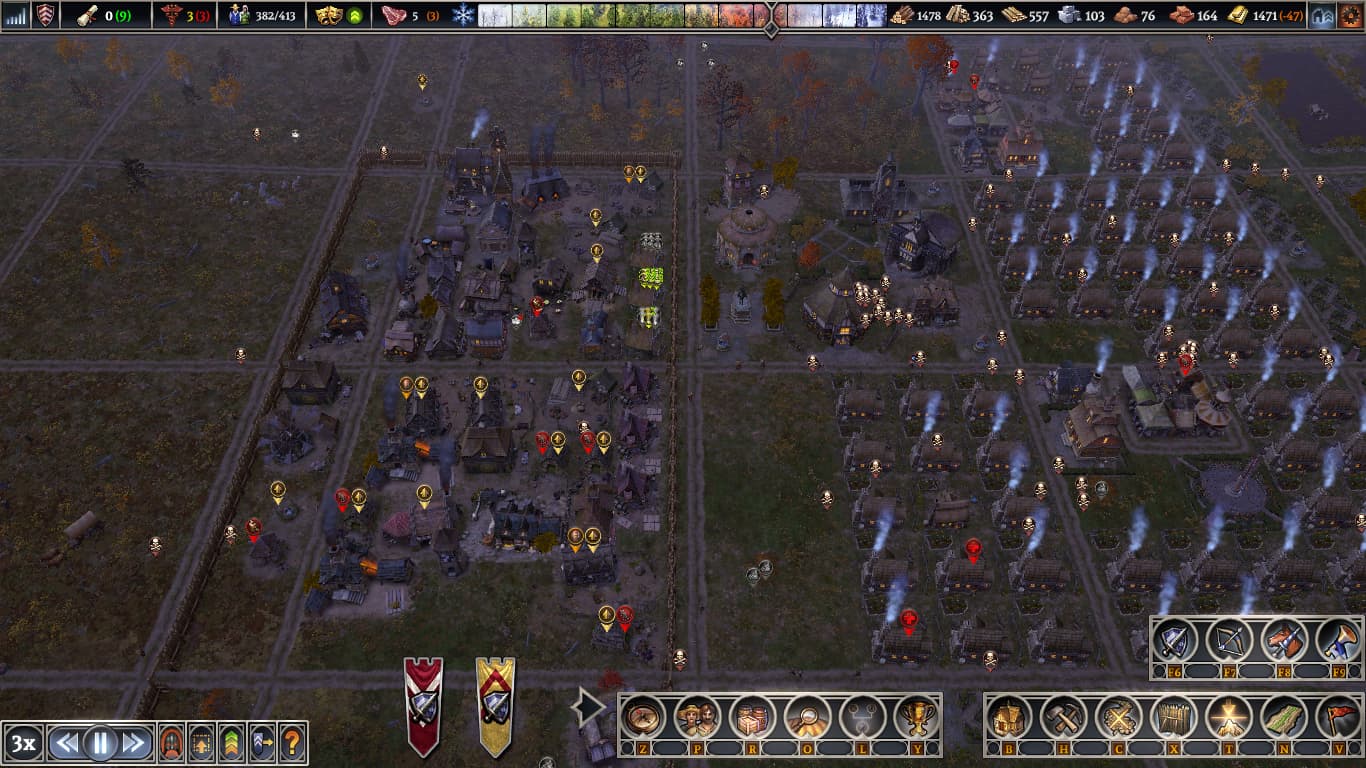Select the bow archers military button
This screenshot has height=768, width=1366.
1229,641
